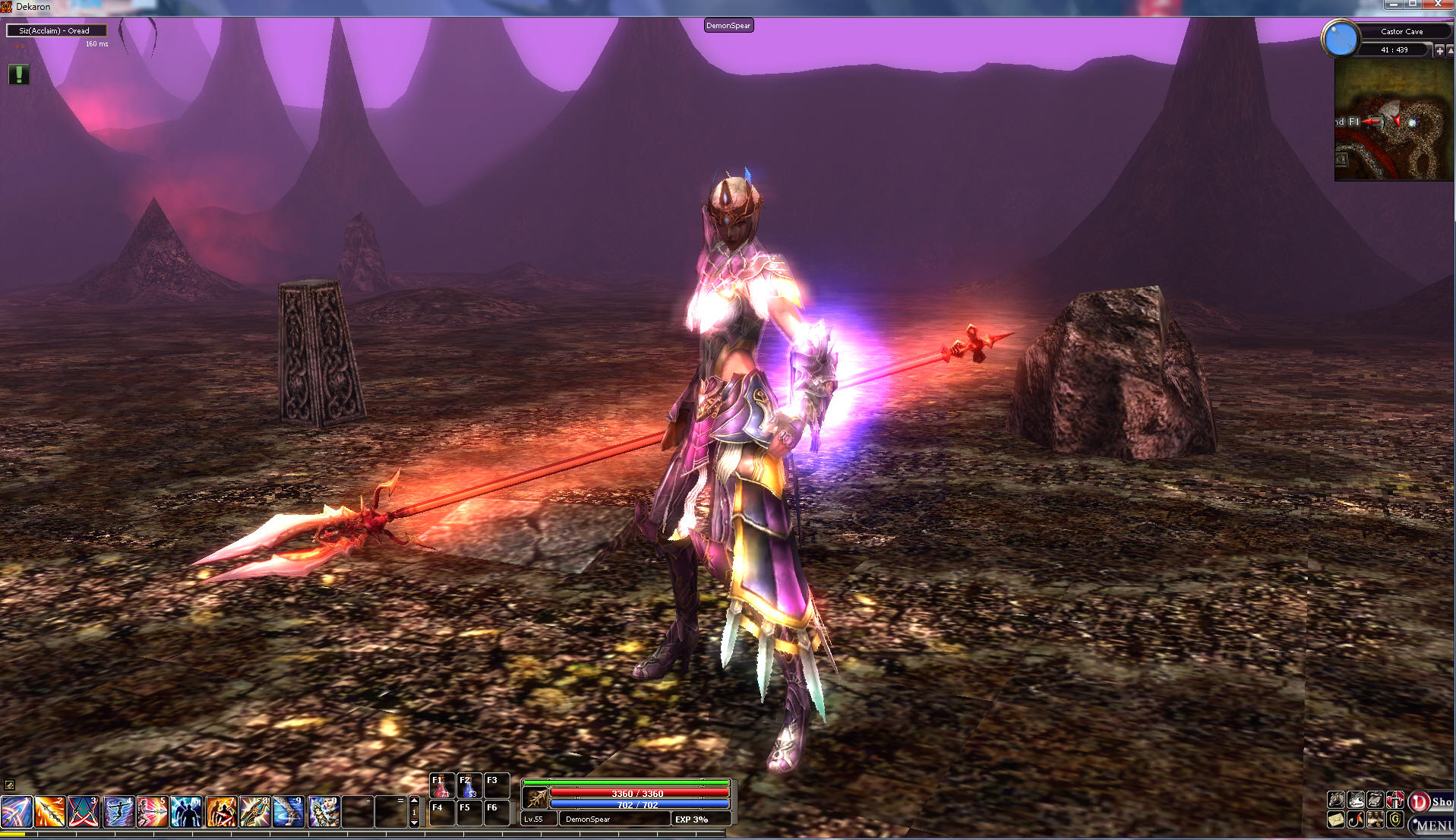Use the winged boot skill in slot 9
This screenshot has height=840, width=1456.
289,812
